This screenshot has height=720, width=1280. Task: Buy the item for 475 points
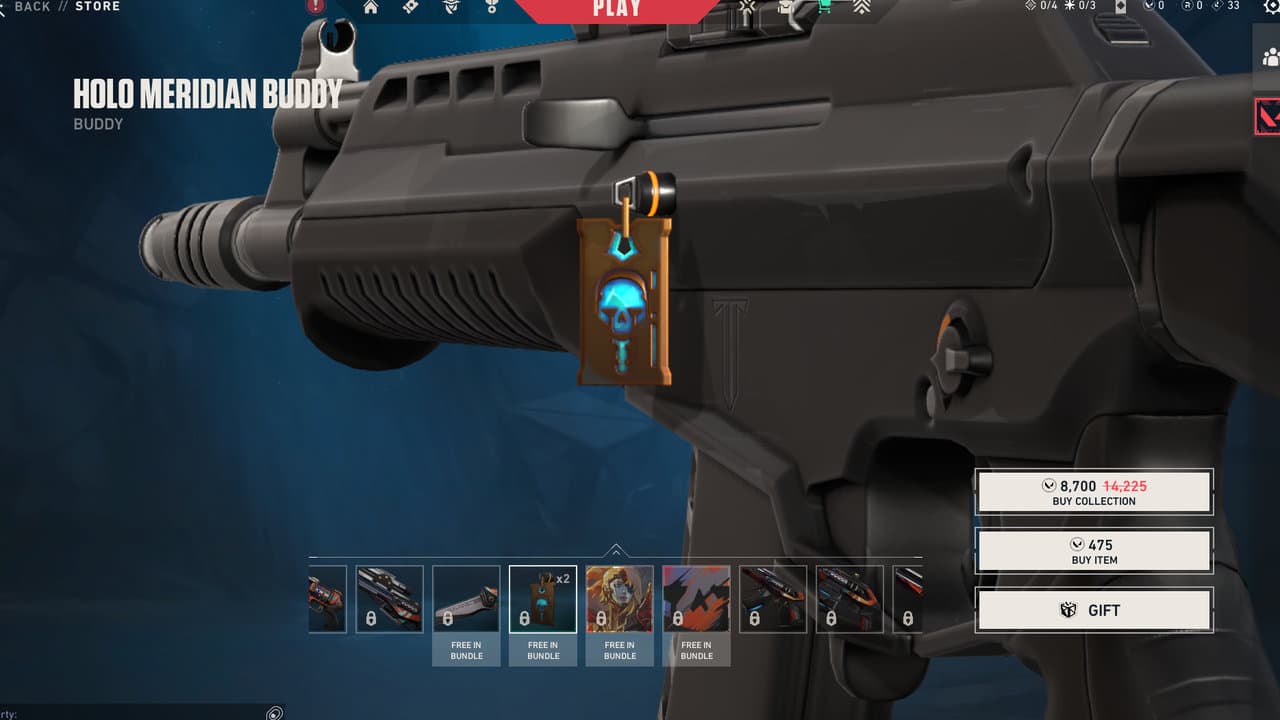click(x=1094, y=551)
